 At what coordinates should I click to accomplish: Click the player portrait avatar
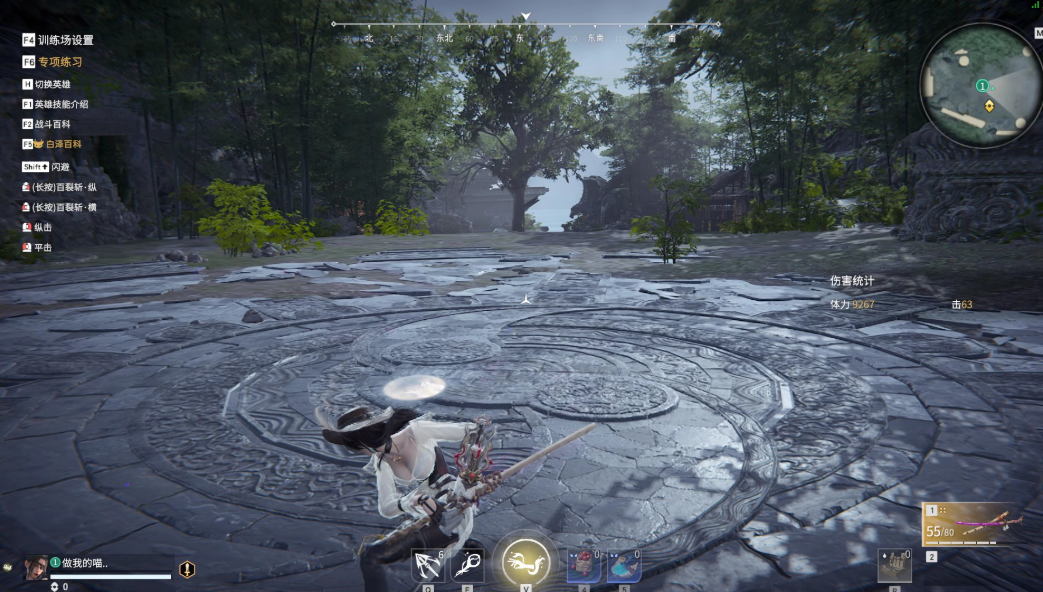(37, 567)
